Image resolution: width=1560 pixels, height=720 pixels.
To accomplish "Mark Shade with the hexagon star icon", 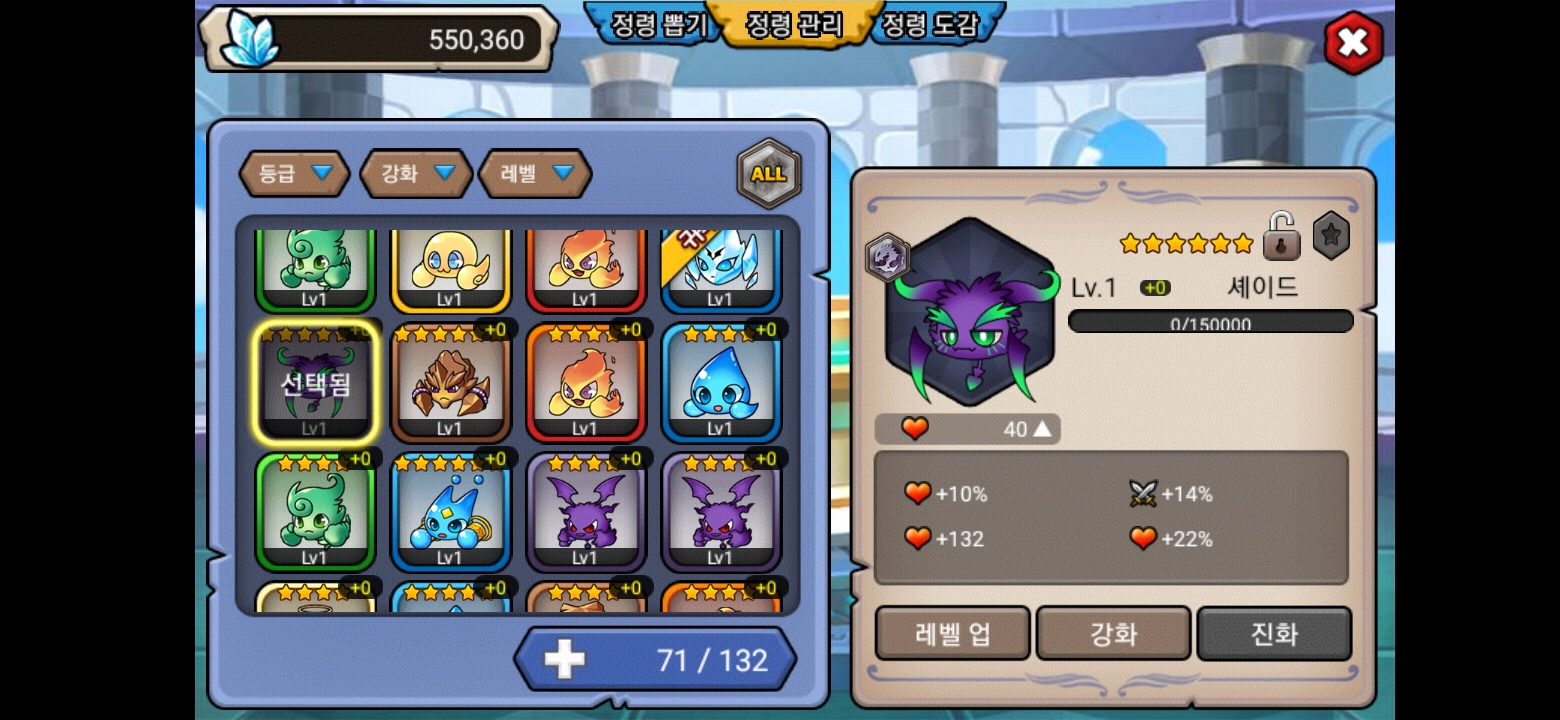I will tap(1331, 236).
